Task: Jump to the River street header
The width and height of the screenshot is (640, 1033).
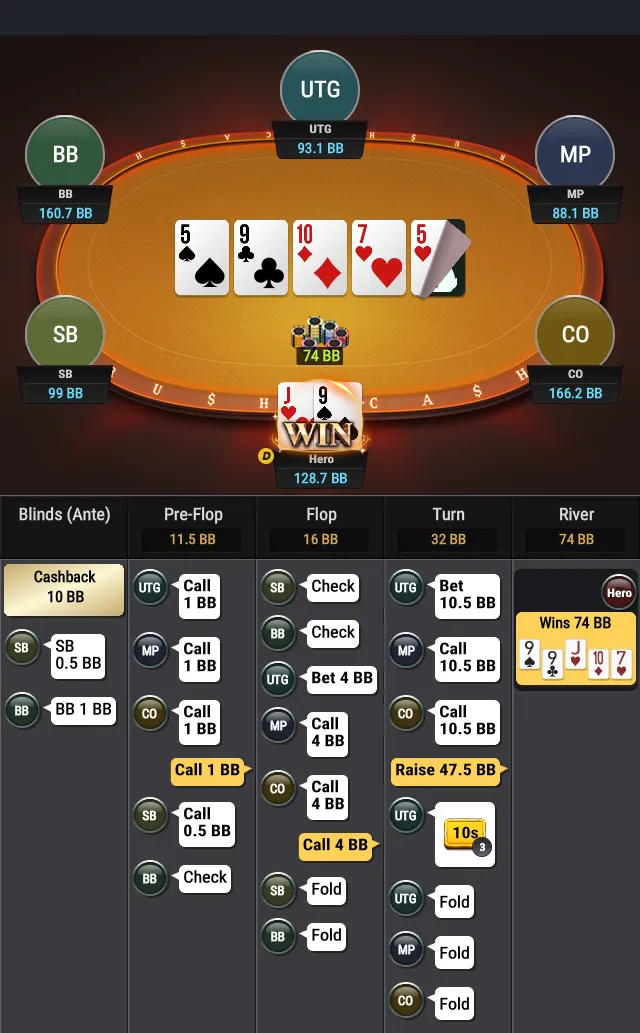Action: 576,515
